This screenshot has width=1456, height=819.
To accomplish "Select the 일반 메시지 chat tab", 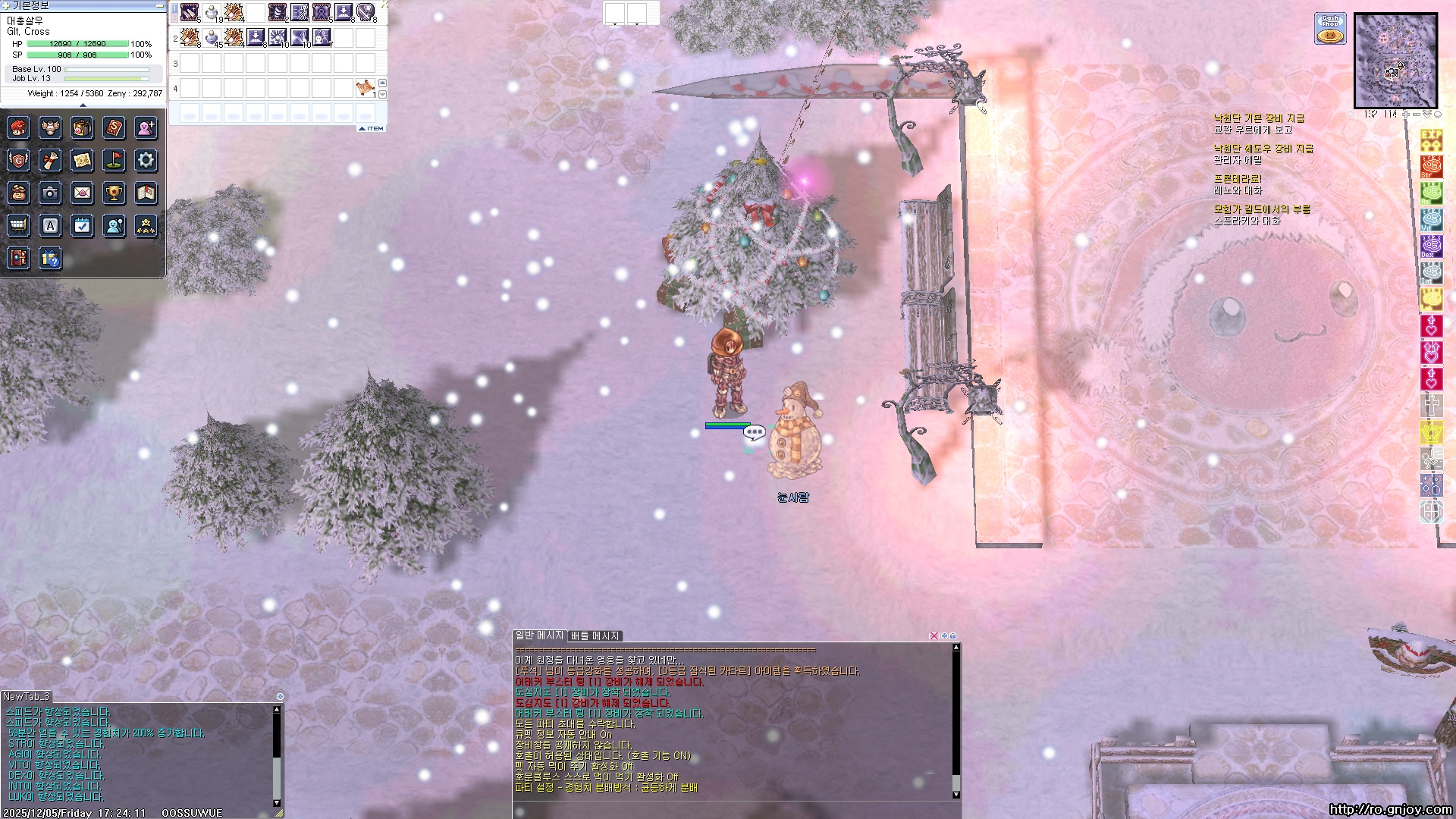I will [x=539, y=635].
